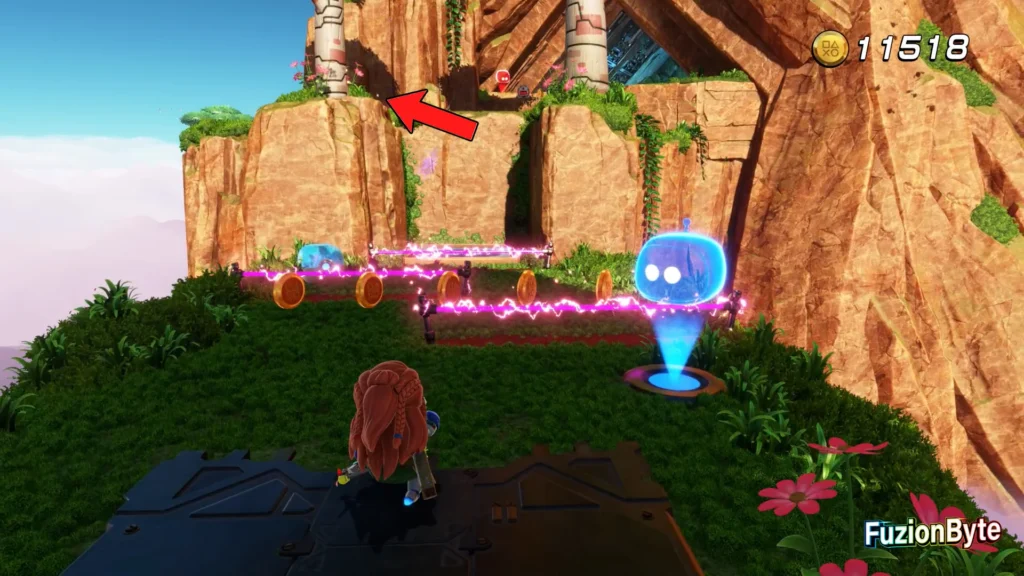
Task: Click the gold coin counter icon
Action: click(x=830, y=48)
